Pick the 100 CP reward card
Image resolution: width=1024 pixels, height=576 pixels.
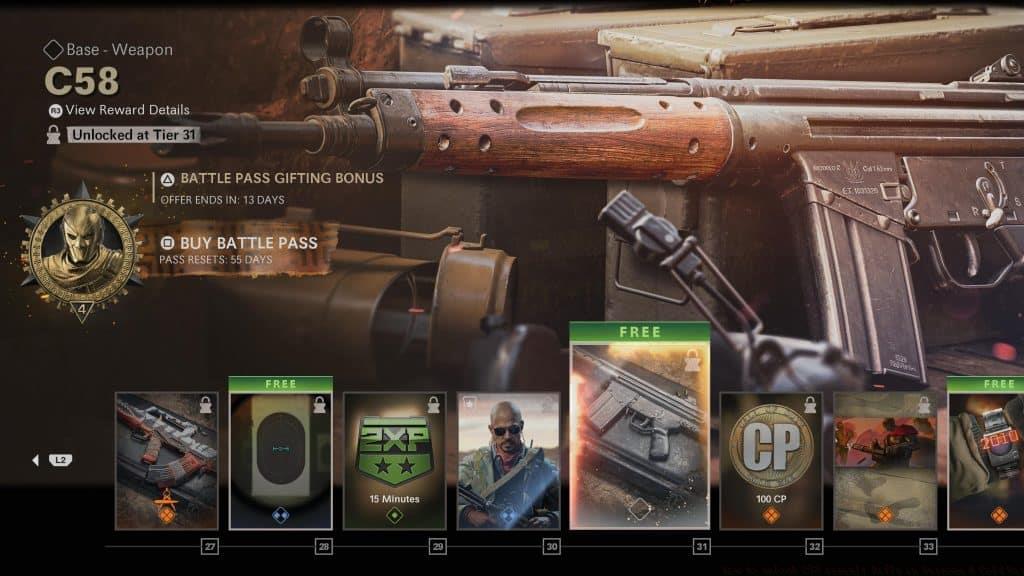pos(771,460)
